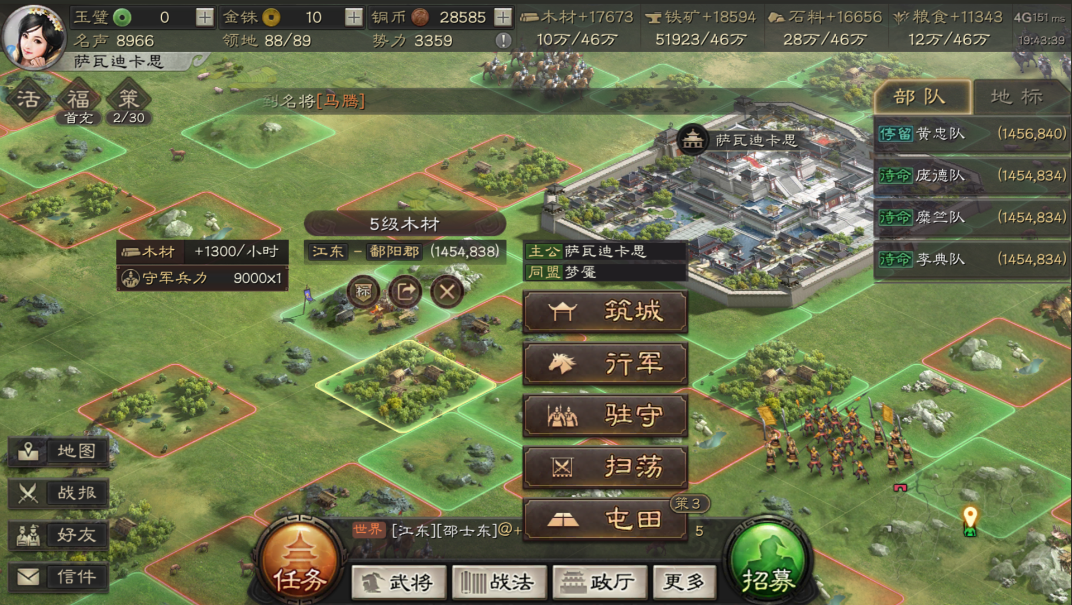Select the 行军 march command

pos(605,364)
